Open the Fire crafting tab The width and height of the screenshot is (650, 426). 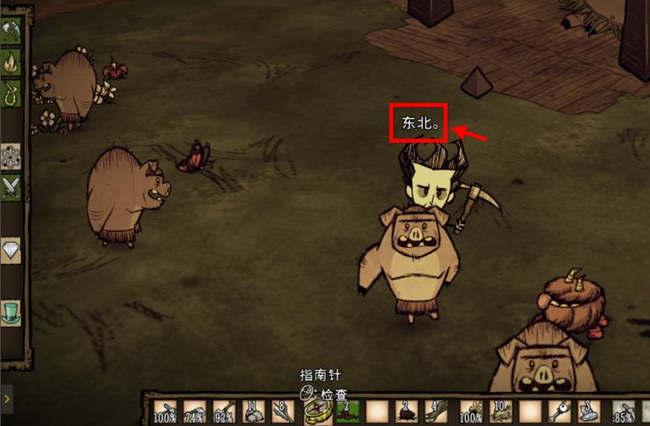pyautogui.click(x=11, y=64)
